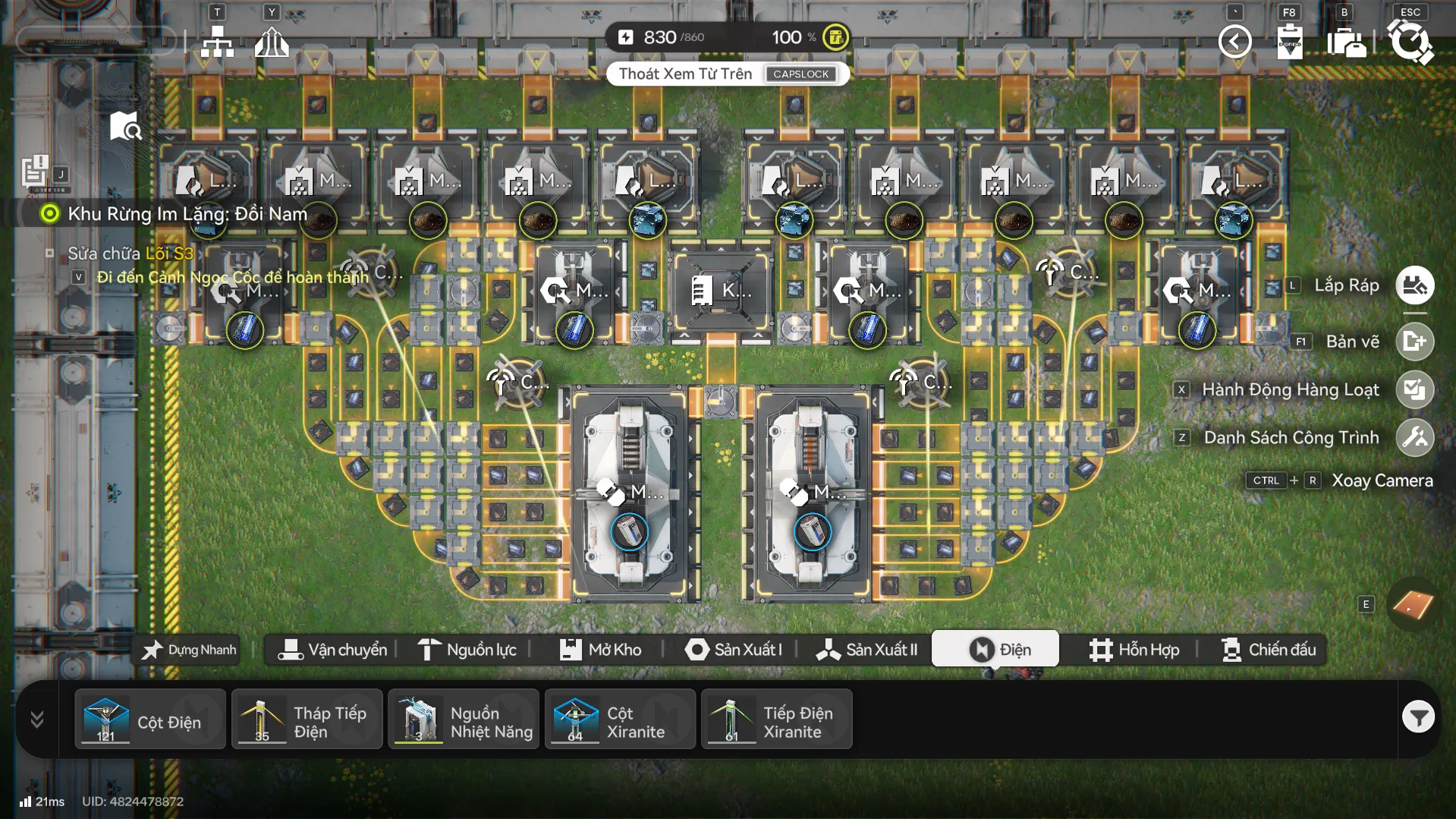Open the Sản Xuất II tab

pos(866,650)
